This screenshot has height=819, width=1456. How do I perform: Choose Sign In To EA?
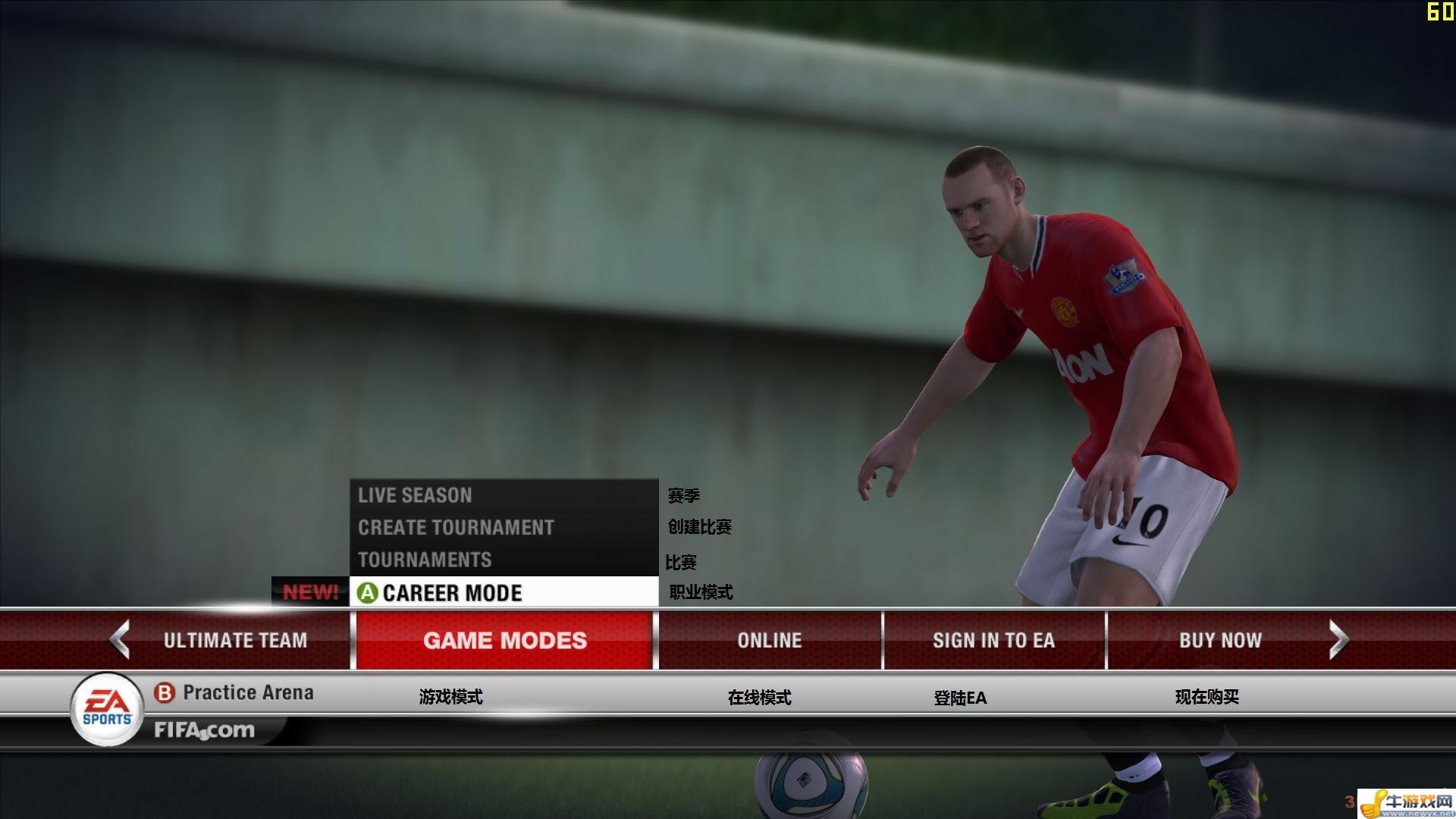coord(993,641)
